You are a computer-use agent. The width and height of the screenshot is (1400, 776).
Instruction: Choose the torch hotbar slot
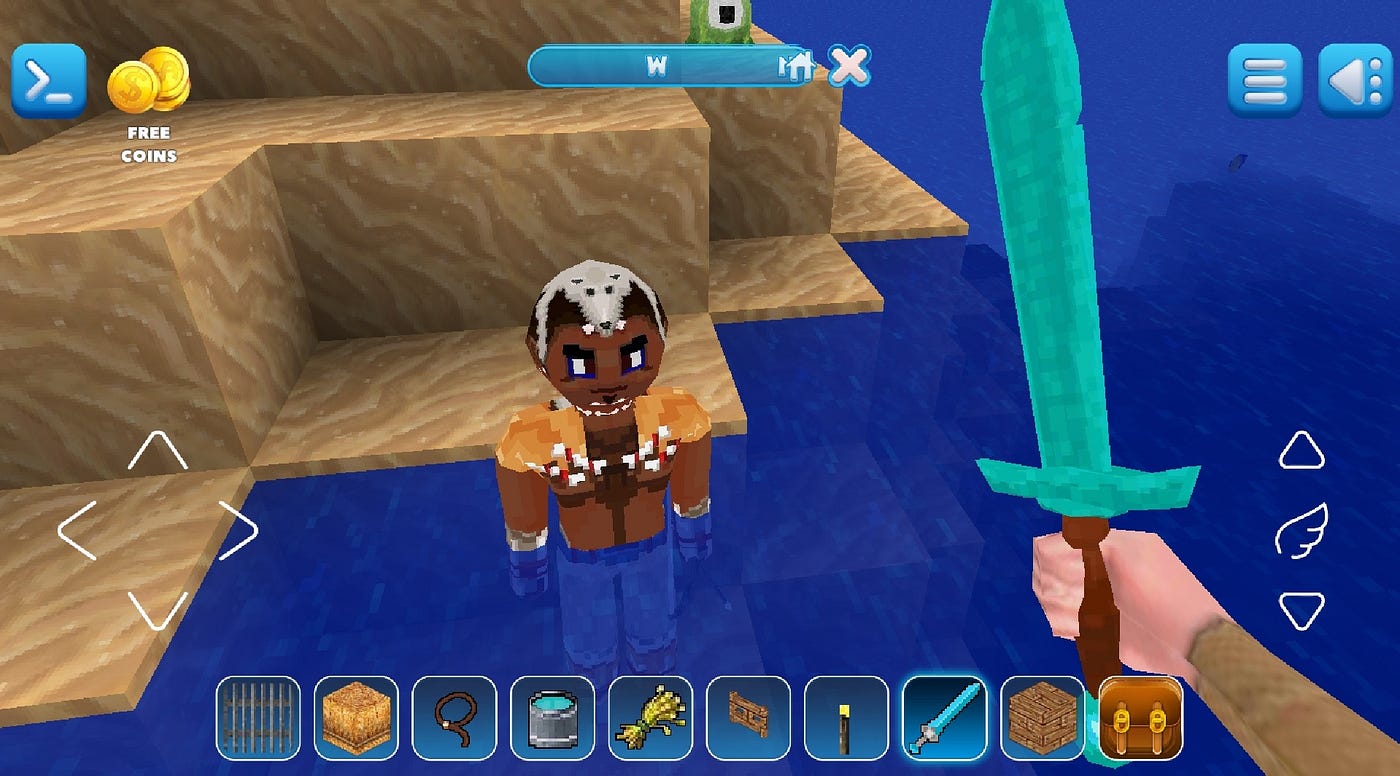[846, 717]
